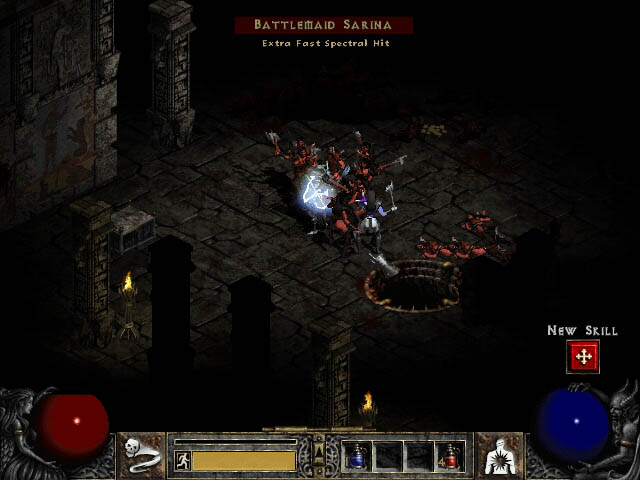
Task: Toggle the run/walk running man icon
Action: coord(182,460)
